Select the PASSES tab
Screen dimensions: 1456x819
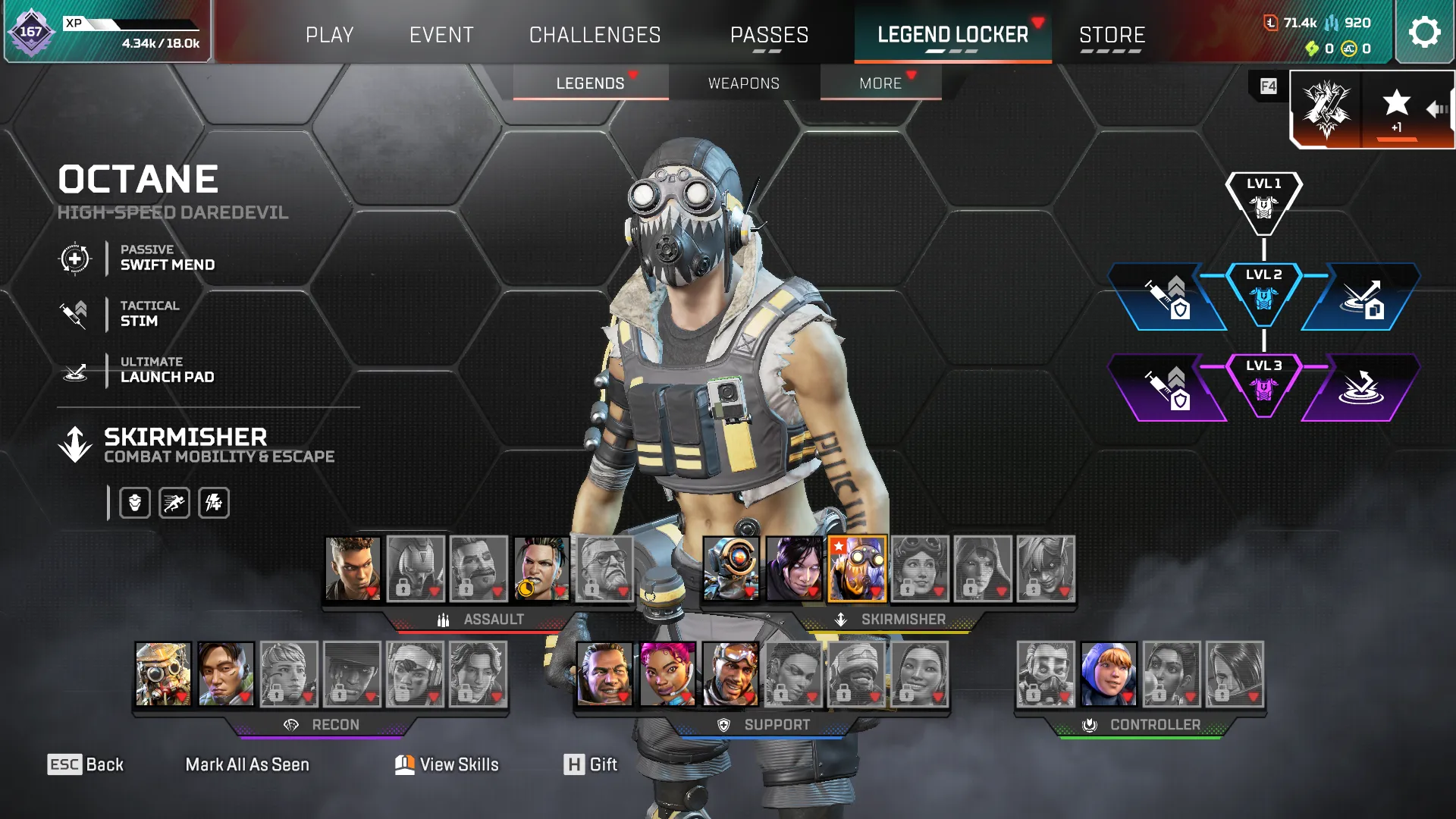(x=769, y=34)
